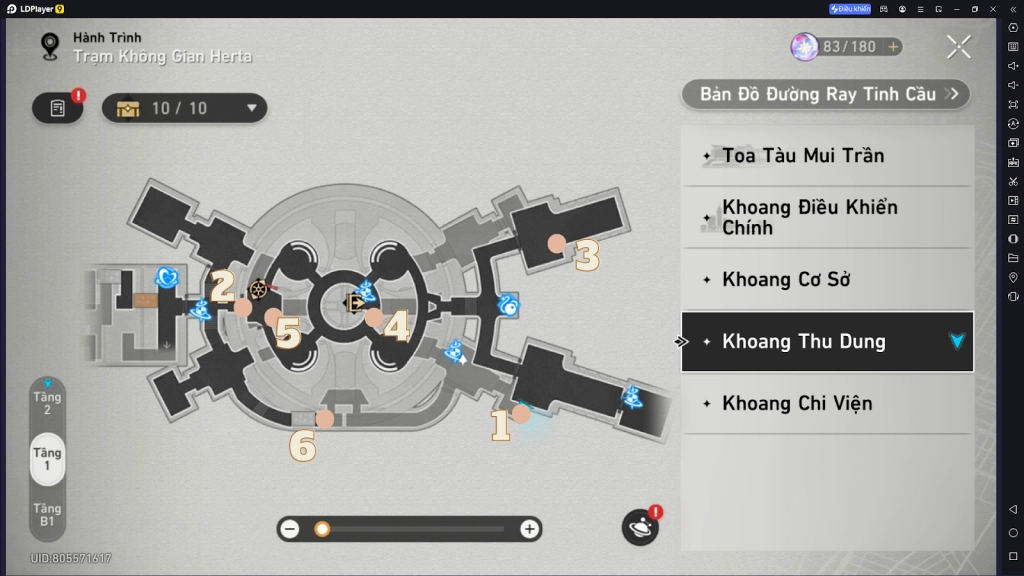Select the Tầng 1 floor tab

pos(47,459)
